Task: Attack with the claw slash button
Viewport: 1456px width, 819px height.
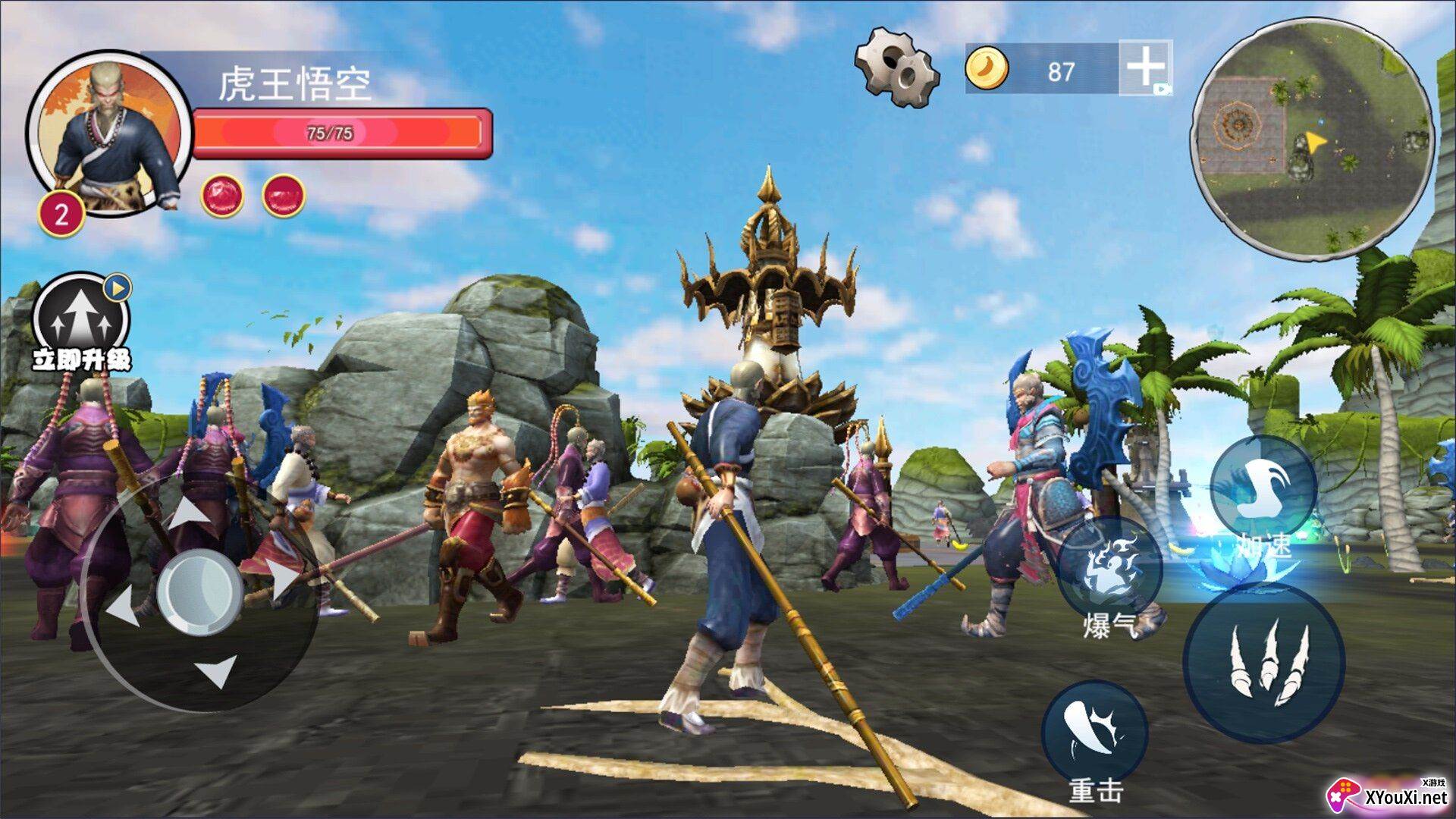Action: point(1264,662)
